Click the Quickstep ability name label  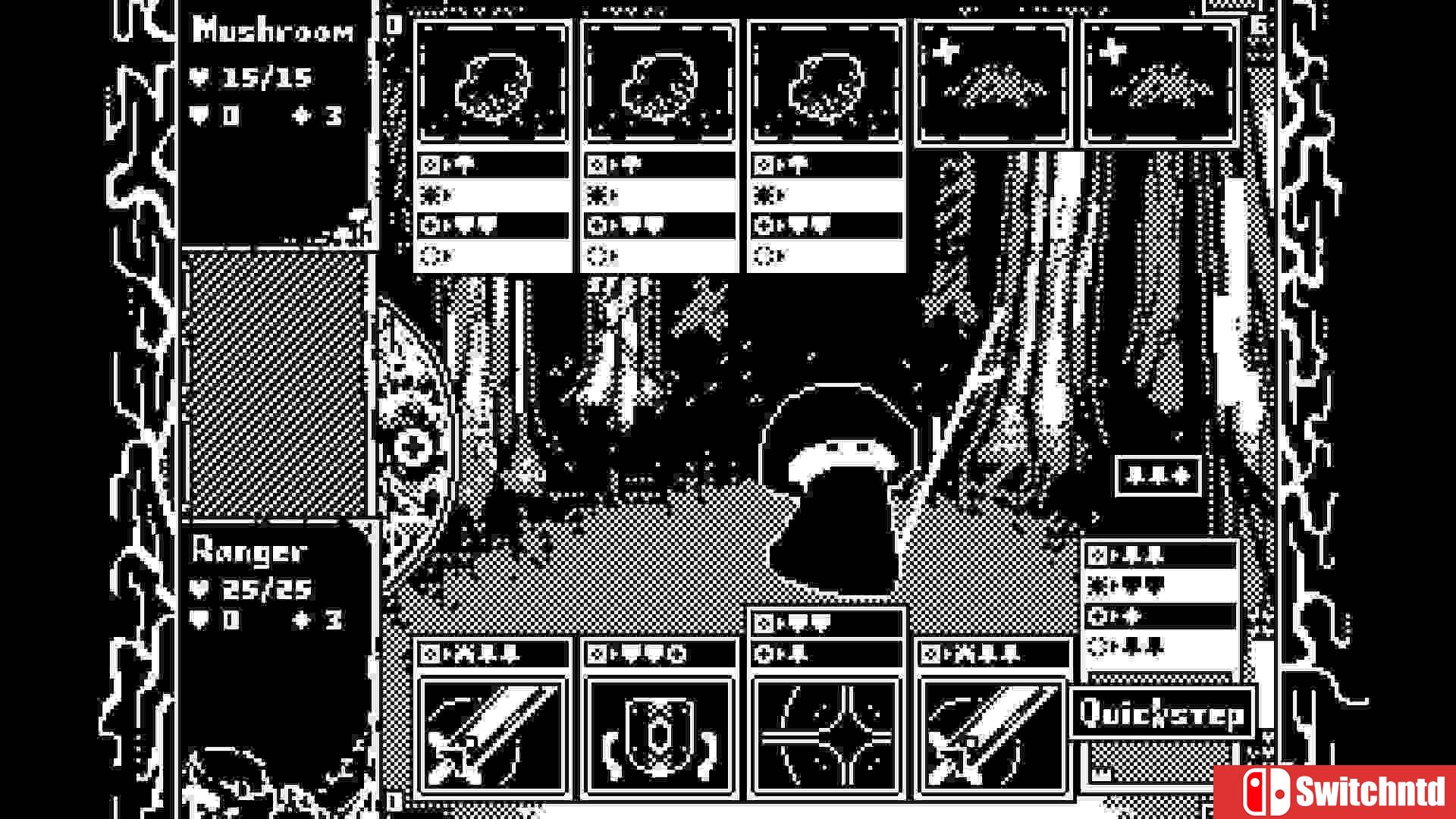[x=1162, y=711]
